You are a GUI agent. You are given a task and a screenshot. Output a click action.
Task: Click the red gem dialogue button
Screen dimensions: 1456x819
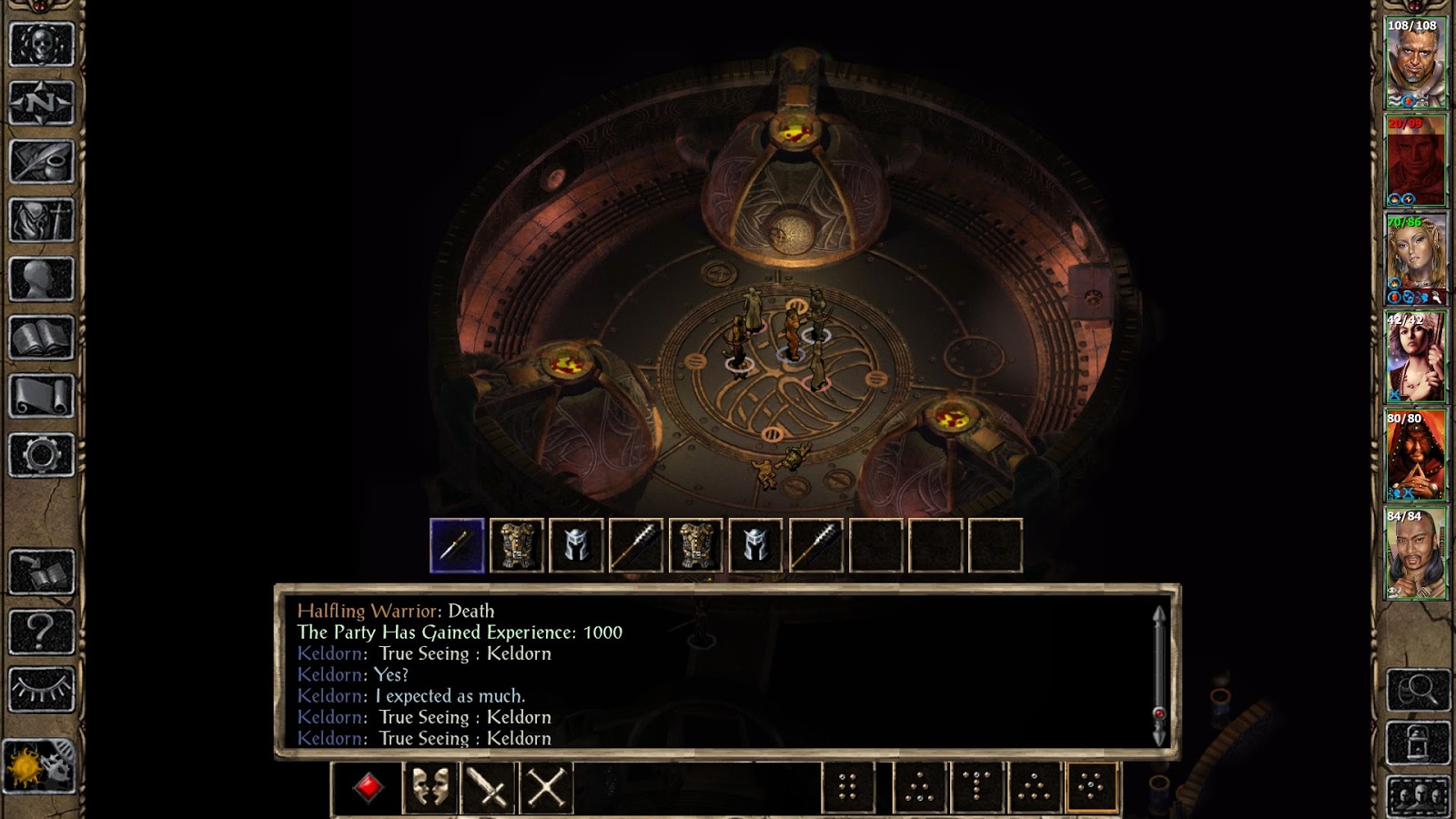(x=369, y=787)
